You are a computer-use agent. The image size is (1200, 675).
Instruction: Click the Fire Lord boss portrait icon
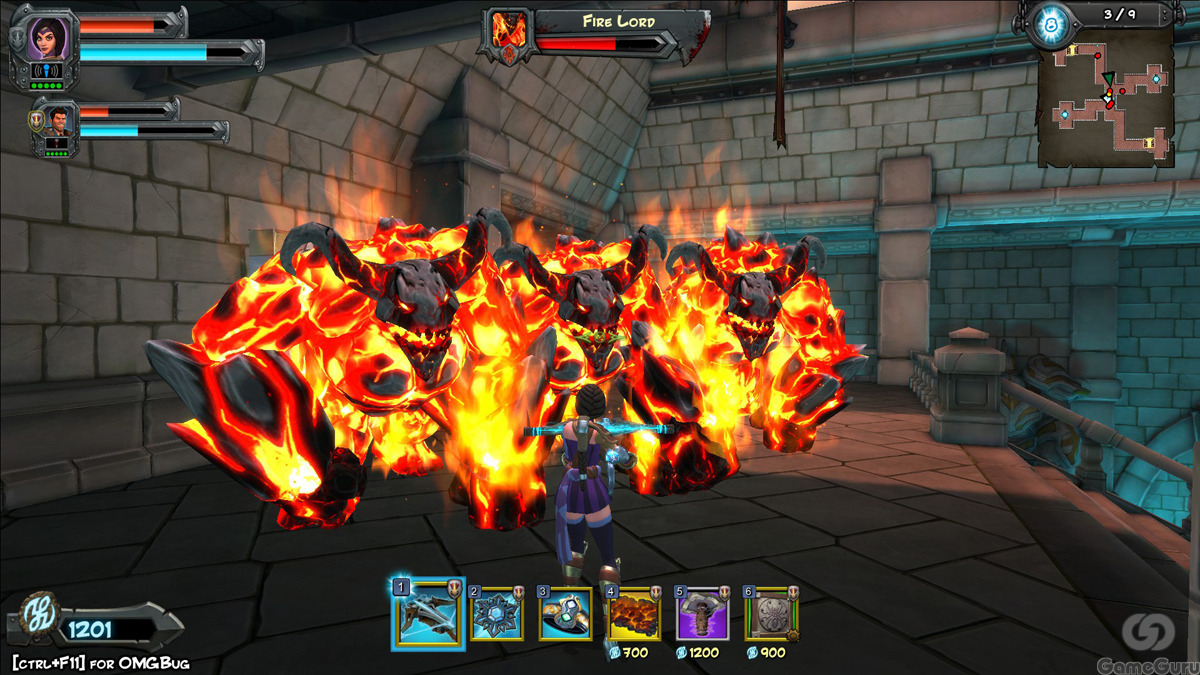coord(508,35)
